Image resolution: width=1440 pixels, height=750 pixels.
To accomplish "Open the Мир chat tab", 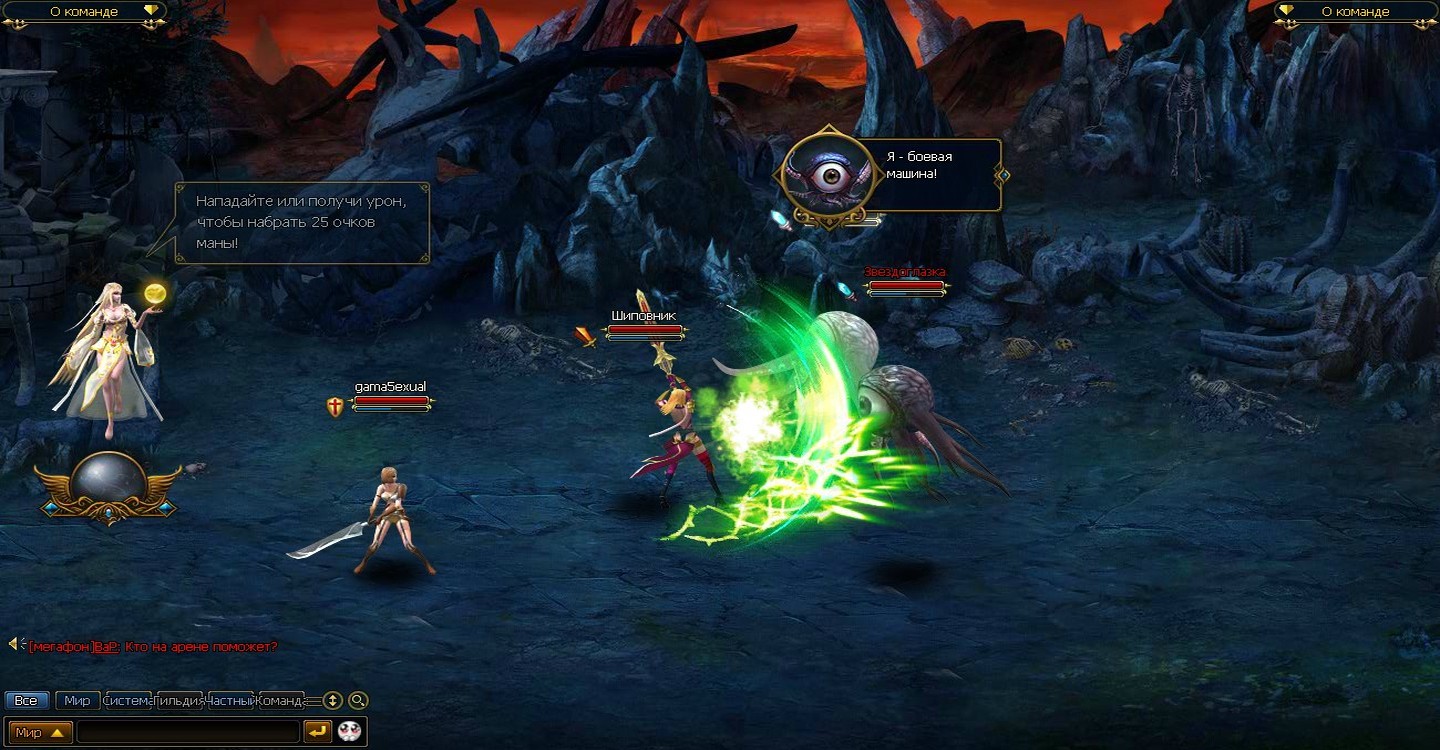I will 77,701.
